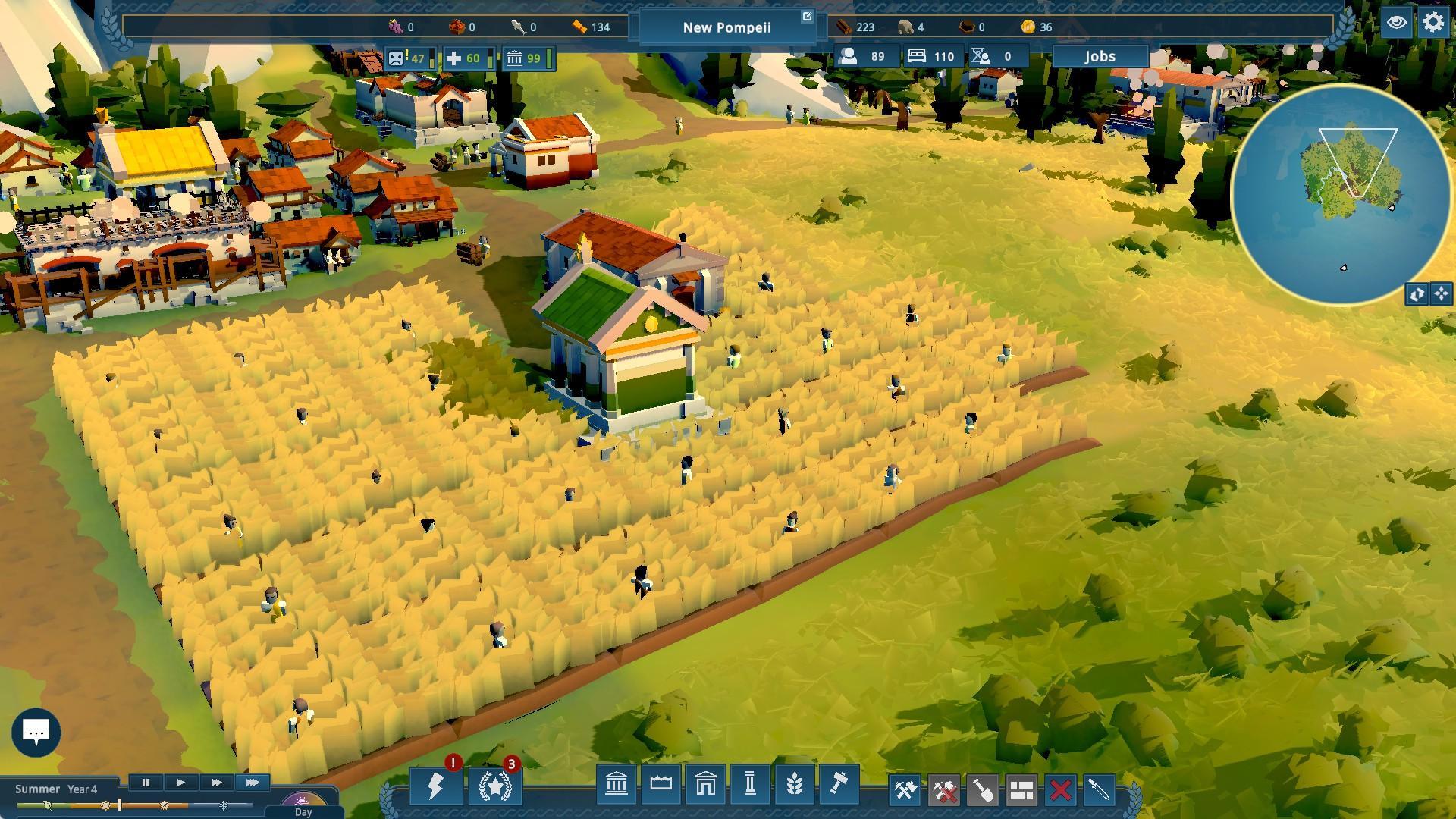1456x819 pixels.
Task: Open the Jobs panel
Action: (1100, 57)
